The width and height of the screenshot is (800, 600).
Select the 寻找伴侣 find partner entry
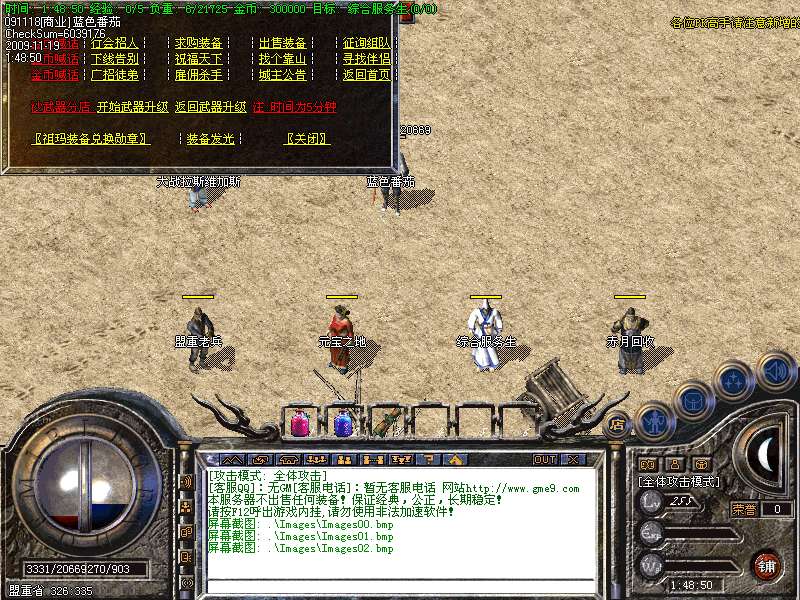367,59
